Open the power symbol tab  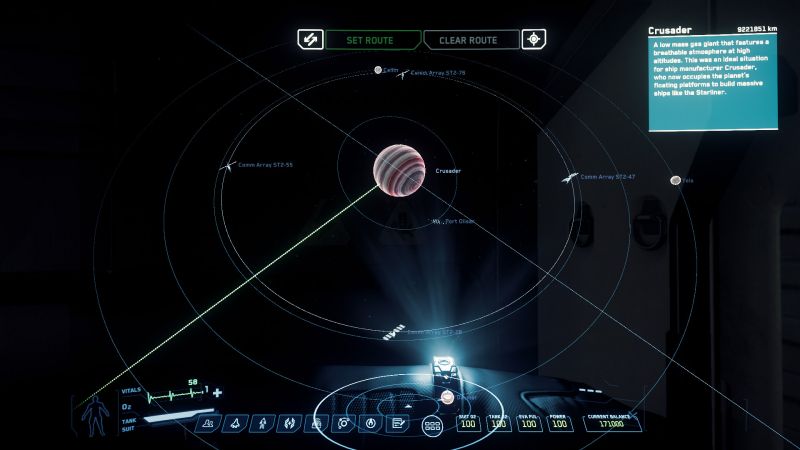tap(371, 424)
